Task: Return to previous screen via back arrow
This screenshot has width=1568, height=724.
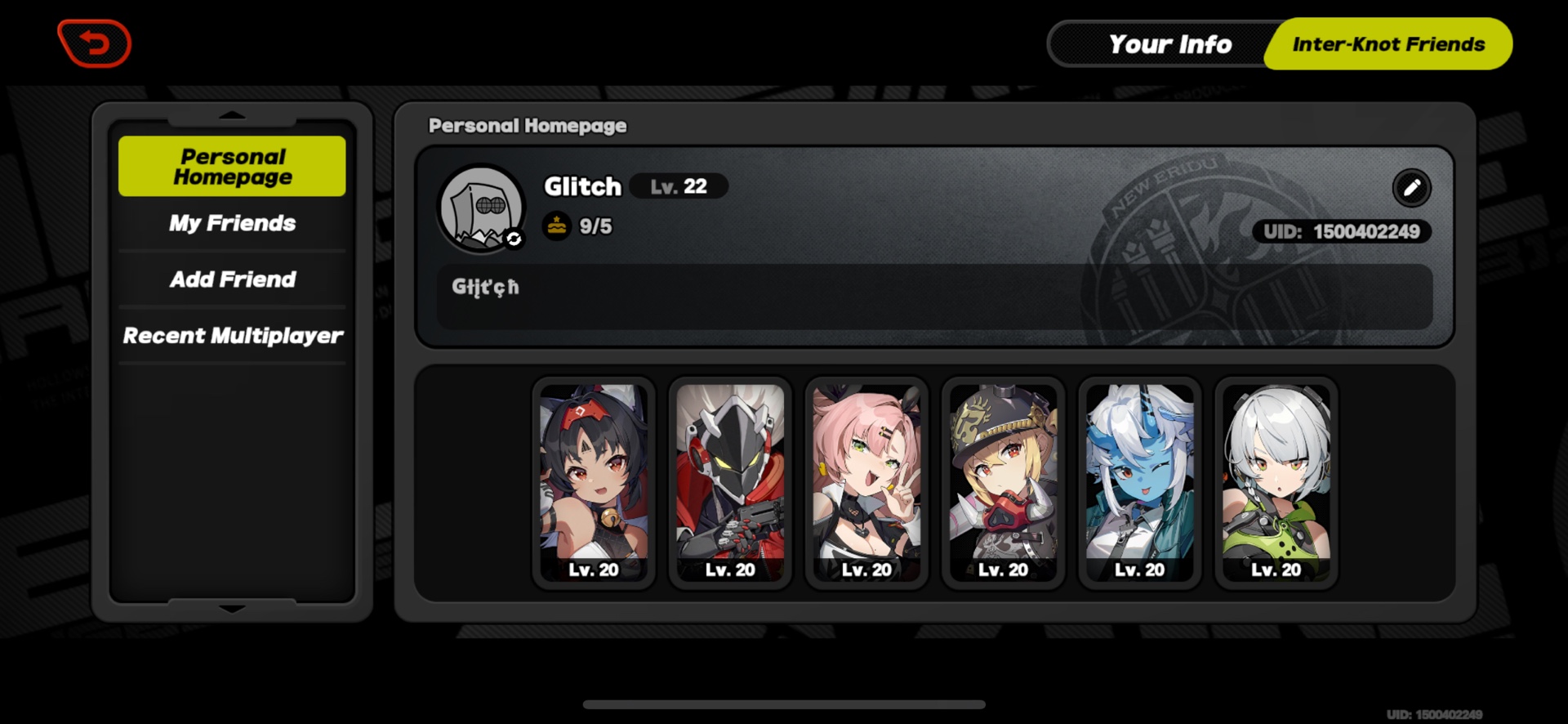Action: tap(93, 43)
